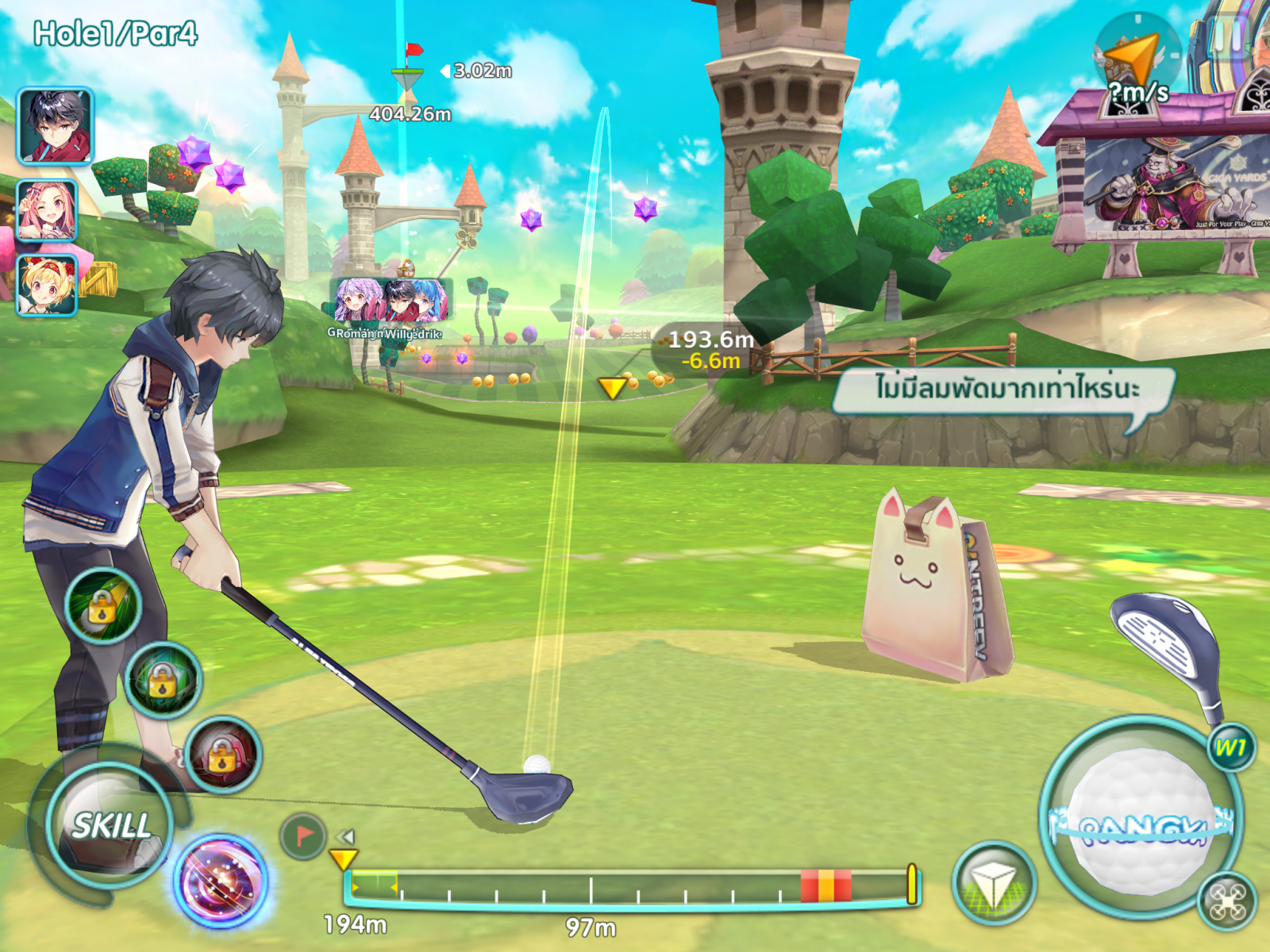Select the dark-haired boy player portrait

coord(55,125)
